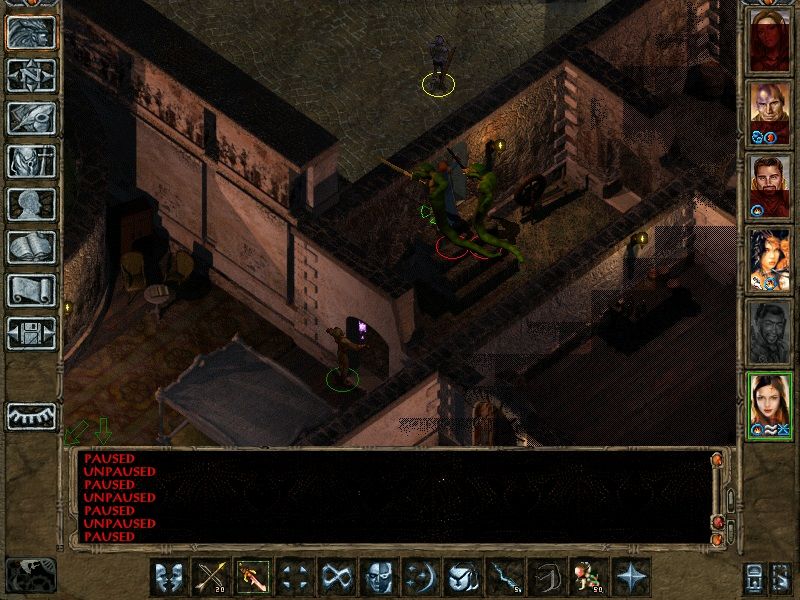This screenshot has width=800, height=600.
Task: Open the character record sheet
Action: pyautogui.click(x=31, y=204)
